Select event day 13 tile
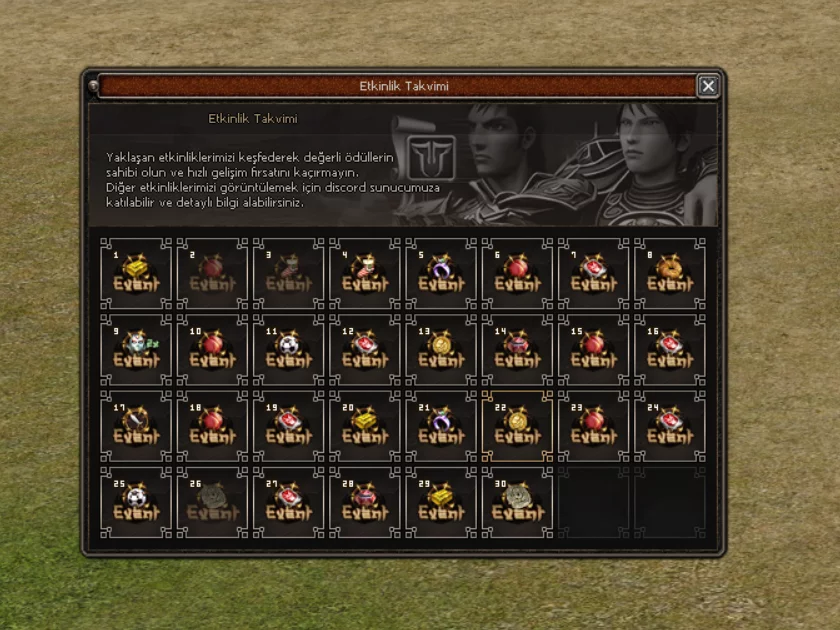 (441, 350)
